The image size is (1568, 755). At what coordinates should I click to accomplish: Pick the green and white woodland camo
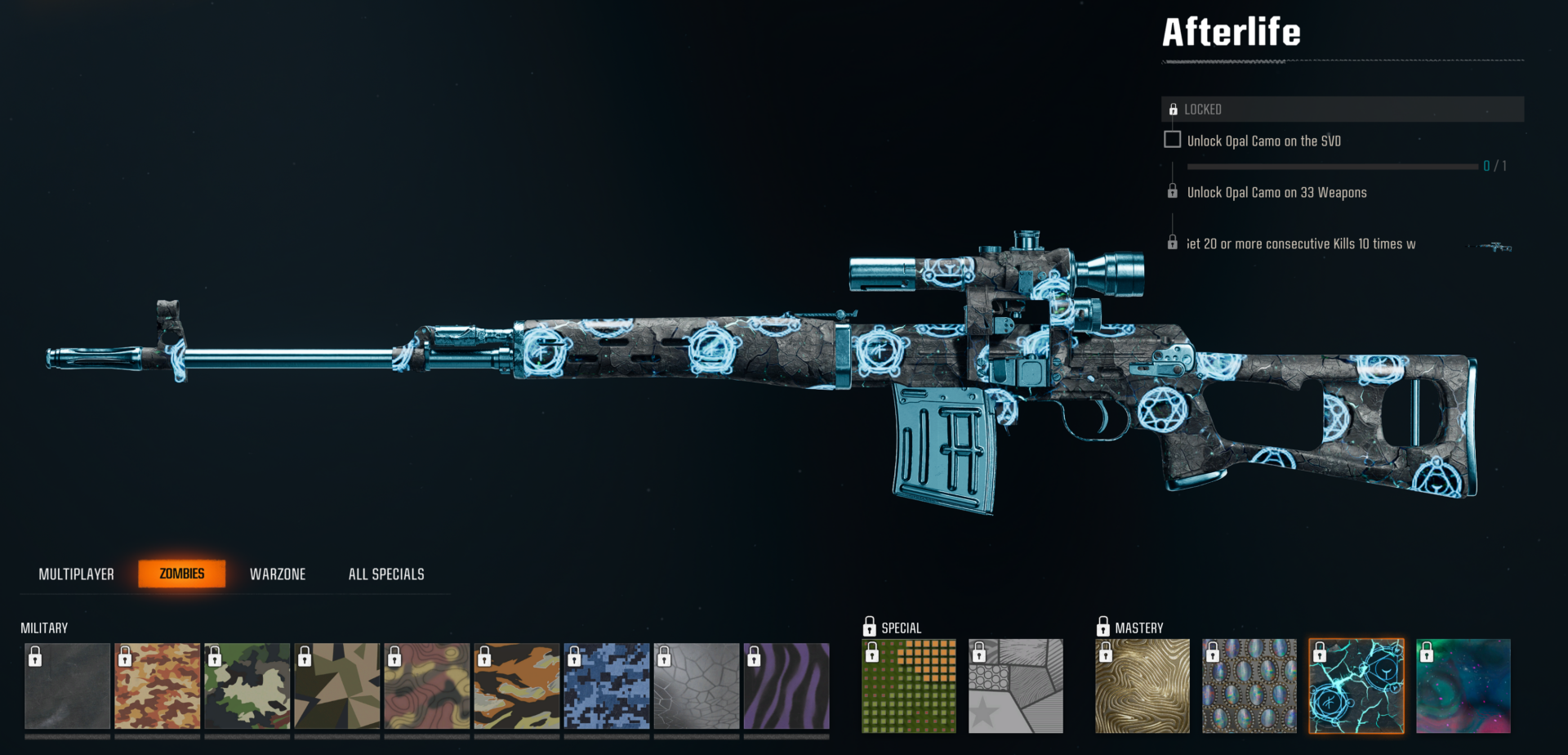[247, 686]
